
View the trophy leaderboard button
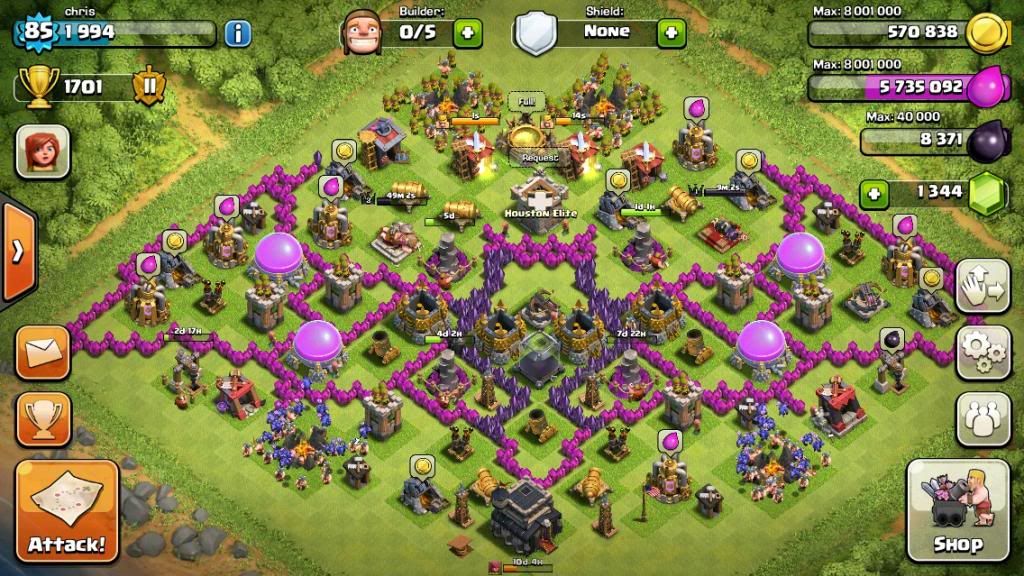[x=43, y=418]
